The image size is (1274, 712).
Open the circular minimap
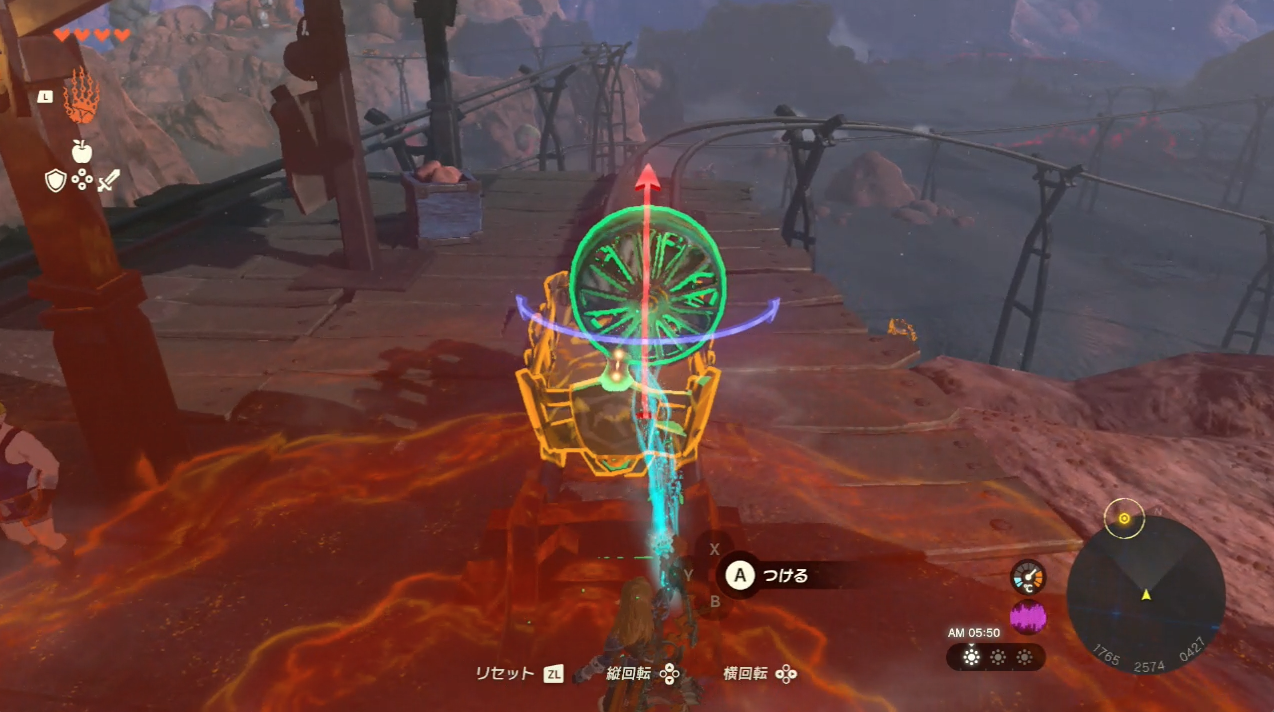[x=1145, y=597]
